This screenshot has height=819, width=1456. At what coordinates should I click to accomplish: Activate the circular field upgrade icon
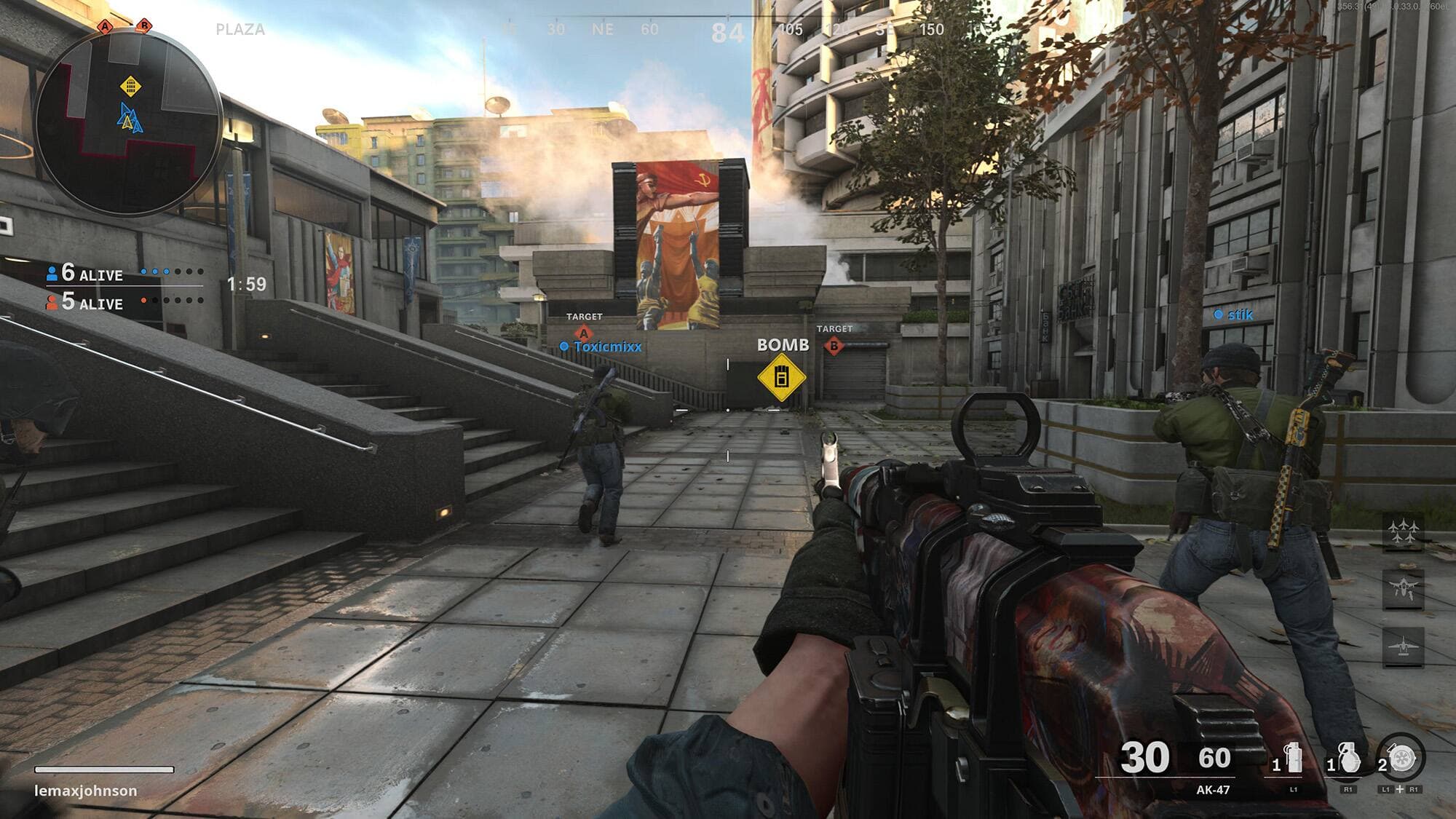click(1402, 759)
